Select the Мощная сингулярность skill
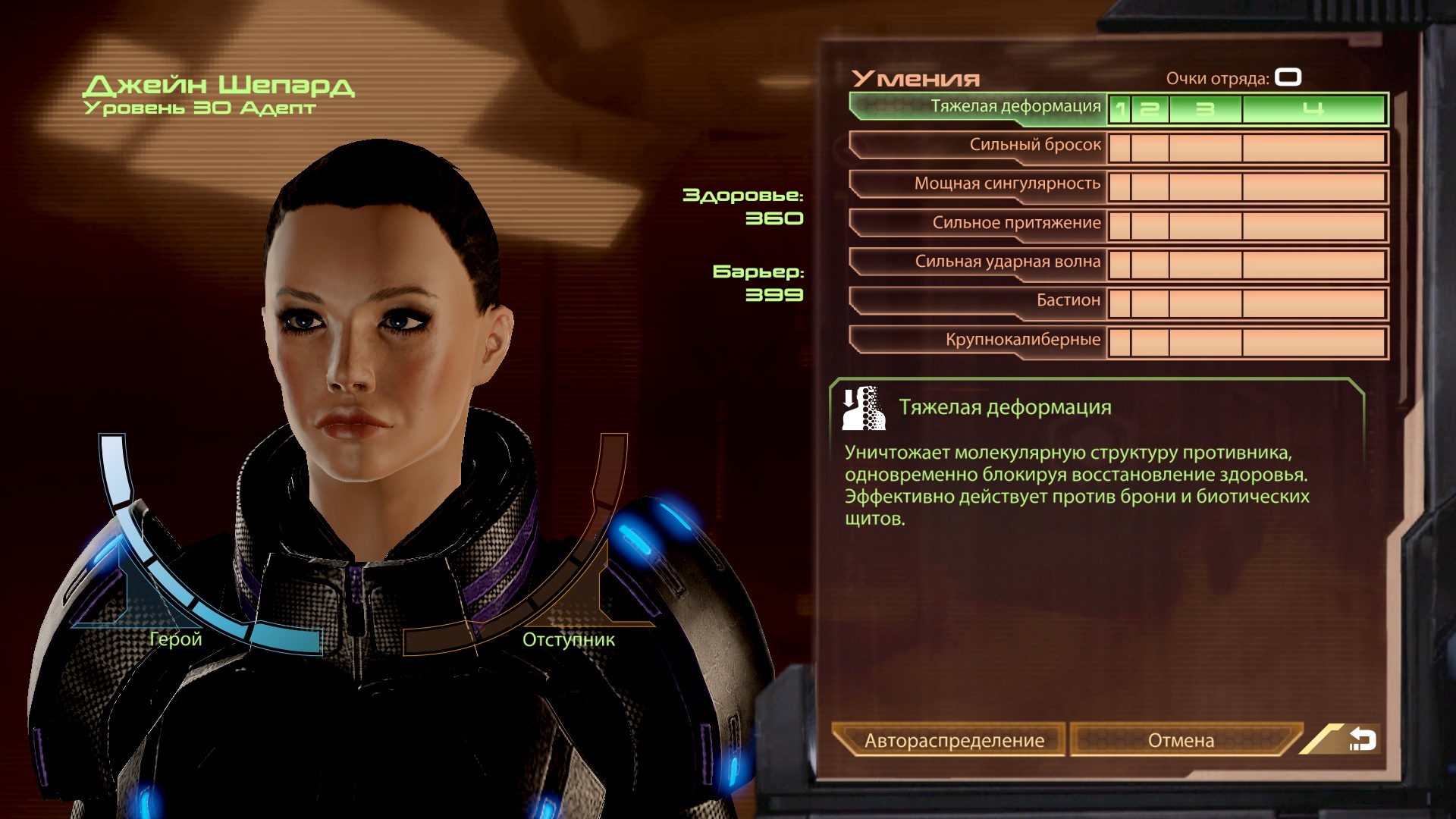Viewport: 1456px width, 819px height. coord(978,184)
